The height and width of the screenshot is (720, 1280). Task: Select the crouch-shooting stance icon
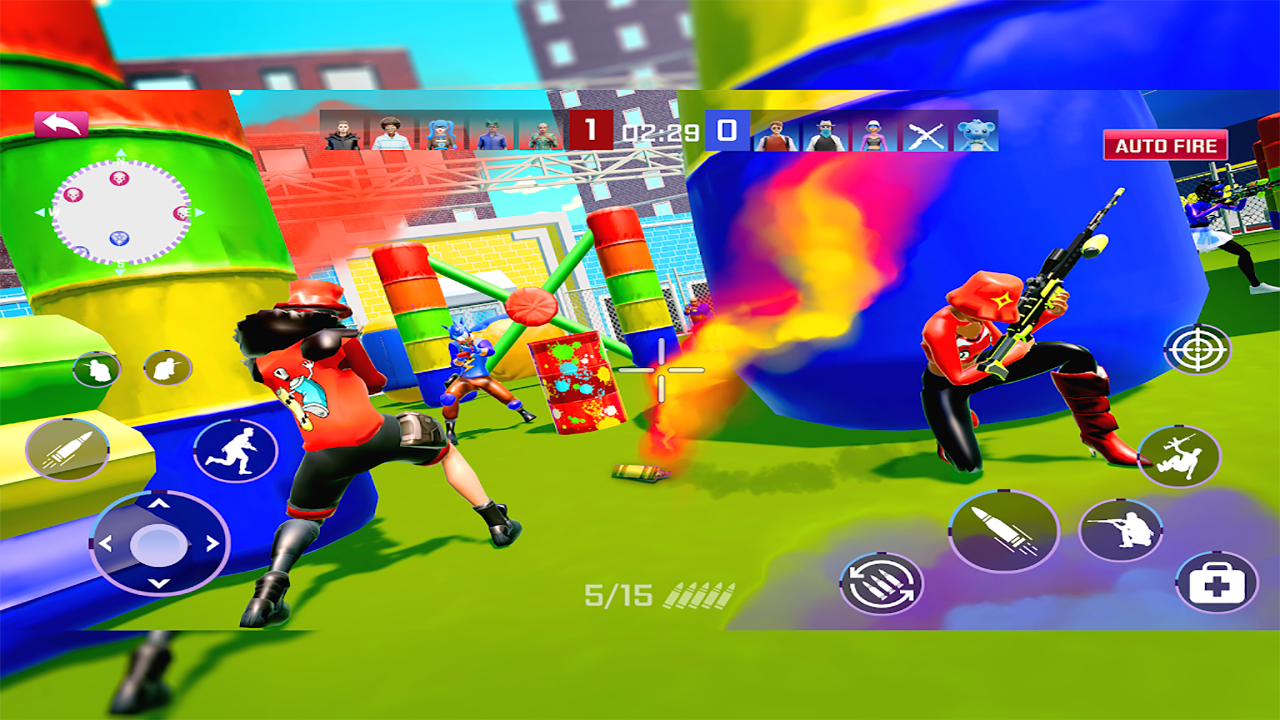click(x=1121, y=530)
